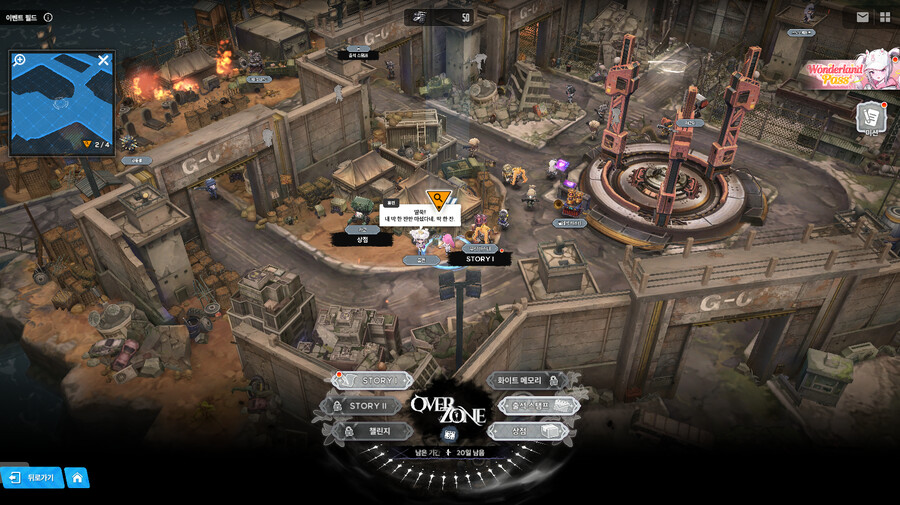Viewport: 900px width, 505px height.
Task: Go back with the 뒤로가기 button
Action: (31, 478)
